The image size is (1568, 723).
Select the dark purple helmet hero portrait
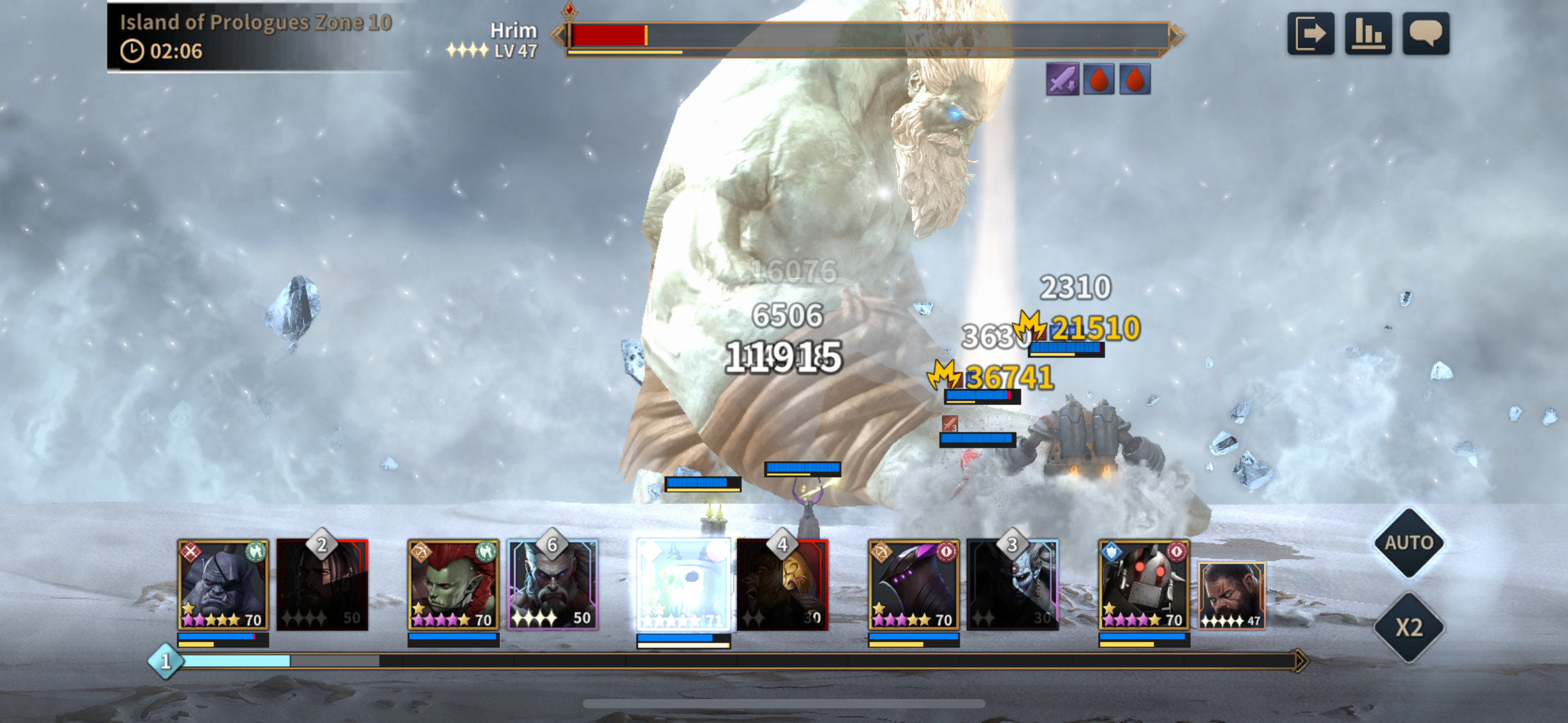pyautogui.click(x=913, y=584)
